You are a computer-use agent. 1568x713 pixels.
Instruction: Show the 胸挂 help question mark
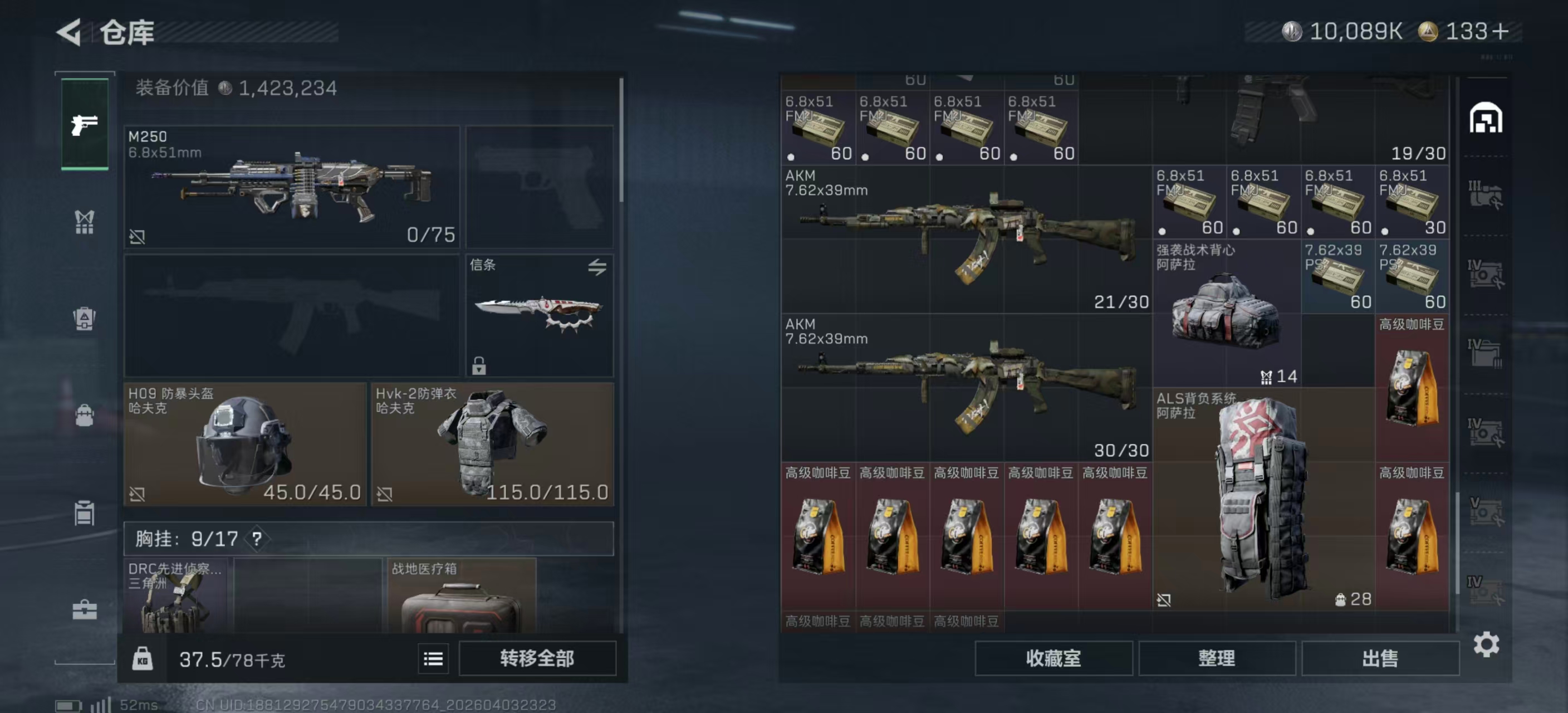pos(257,539)
